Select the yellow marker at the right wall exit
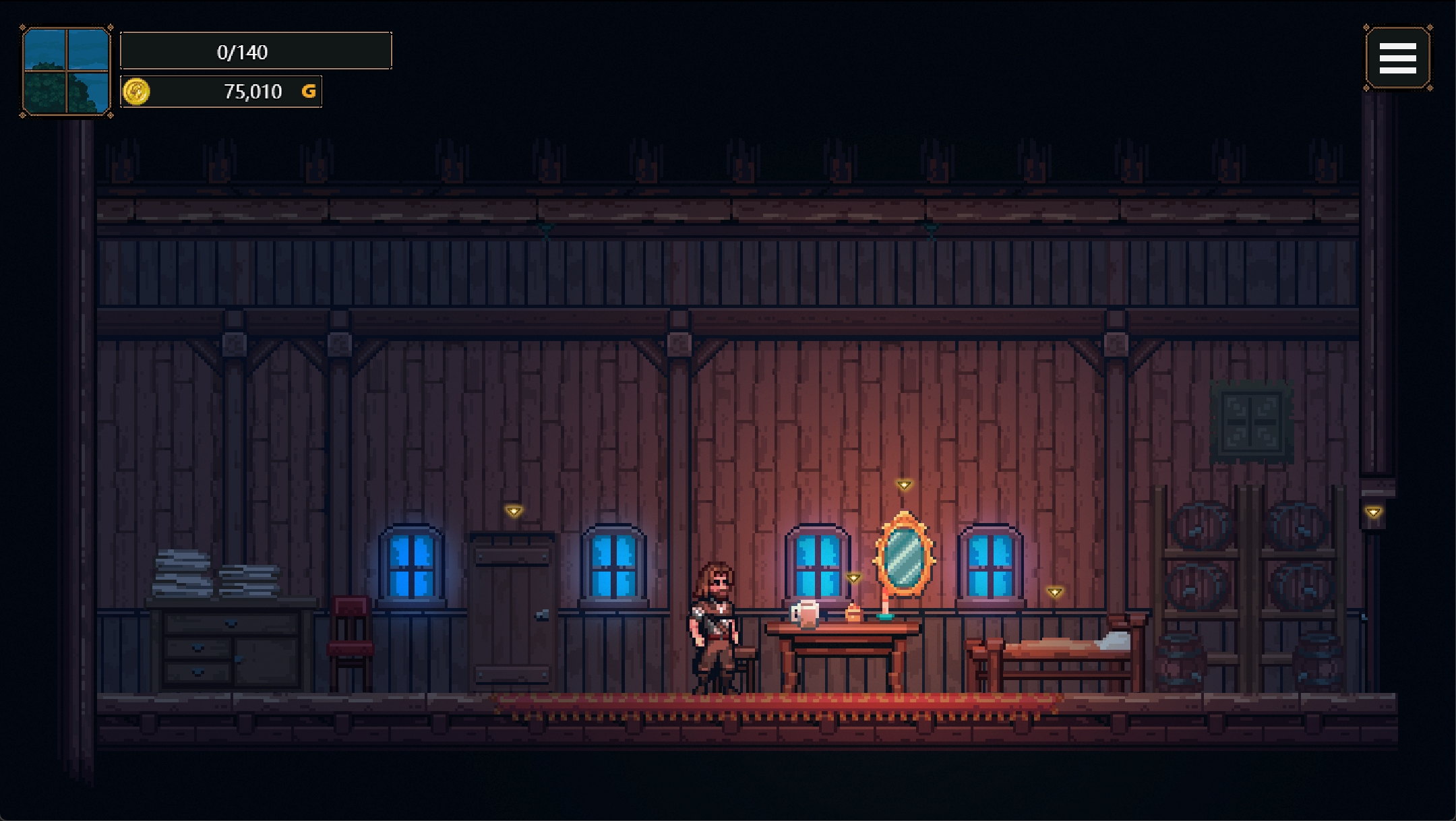Viewport: 1456px width, 821px height. click(1373, 512)
